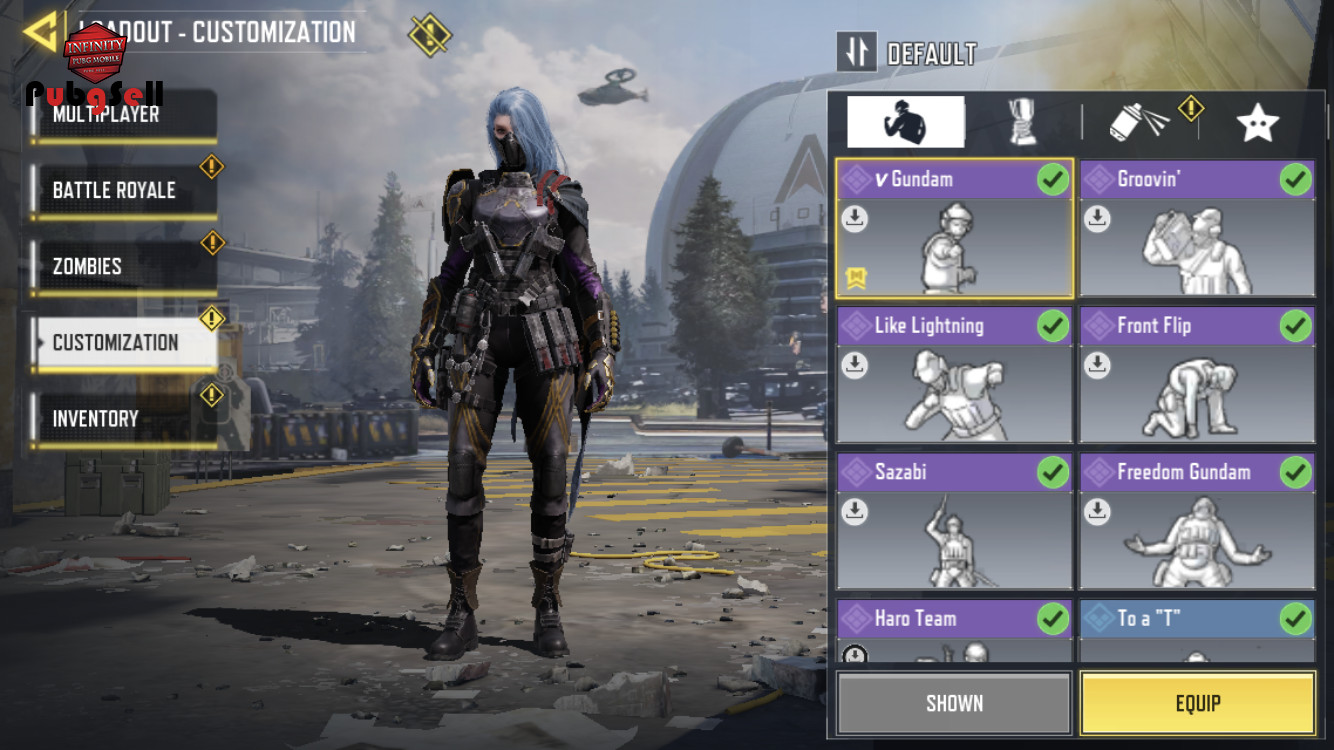Image resolution: width=1334 pixels, height=750 pixels.
Task: Toggle the Default sort order button
Action: [x=857, y=52]
